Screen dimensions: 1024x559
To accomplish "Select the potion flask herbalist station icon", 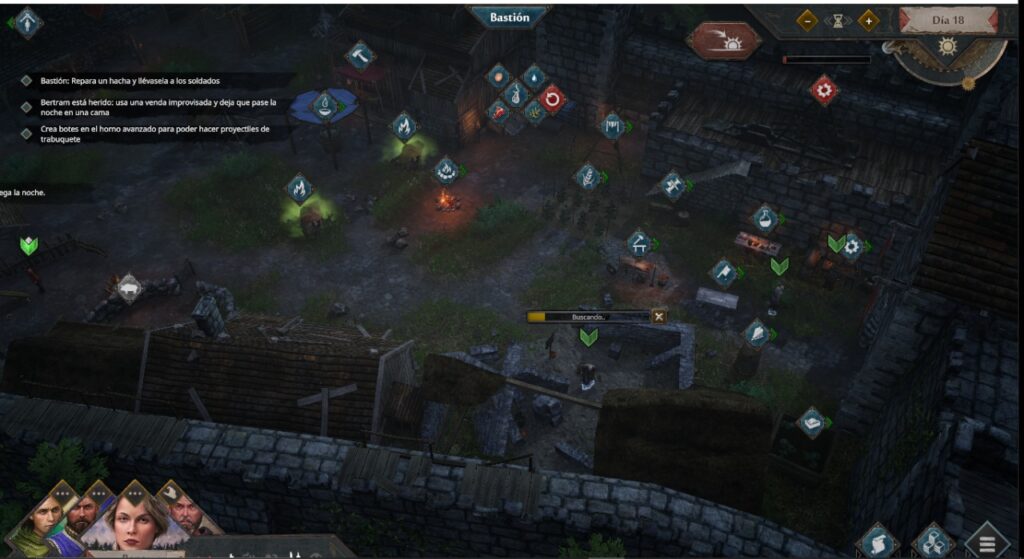I will point(765,218).
